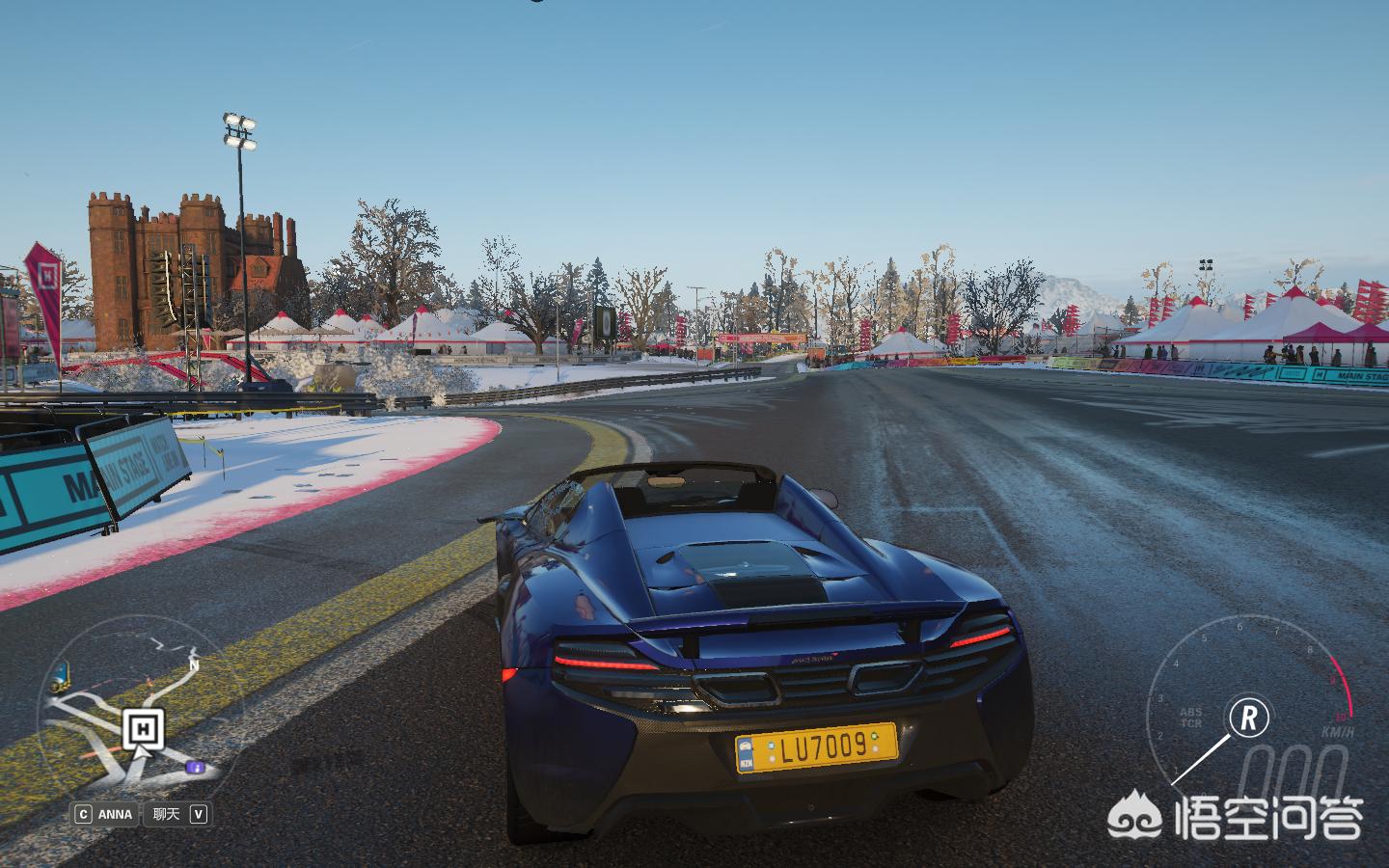This screenshot has height=868, width=1389.
Task: Click the Festival H marker on the minimap
Action: coord(143,728)
